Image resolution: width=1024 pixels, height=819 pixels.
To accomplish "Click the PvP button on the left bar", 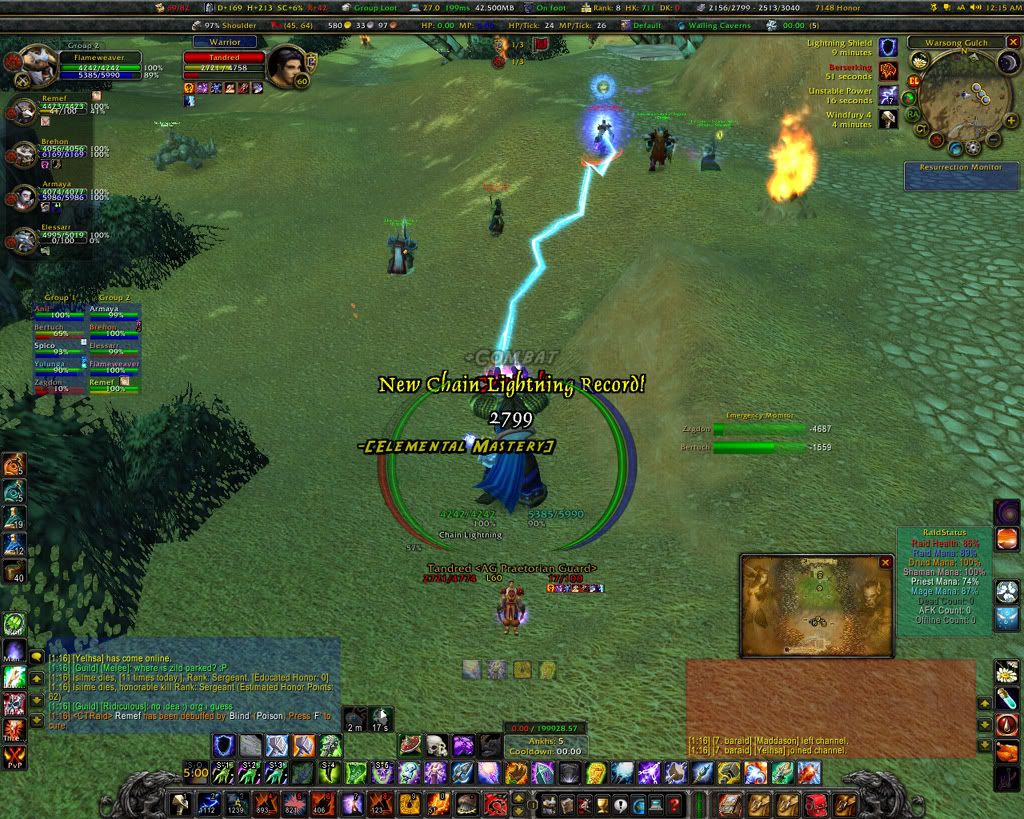I will click(13, 755).
